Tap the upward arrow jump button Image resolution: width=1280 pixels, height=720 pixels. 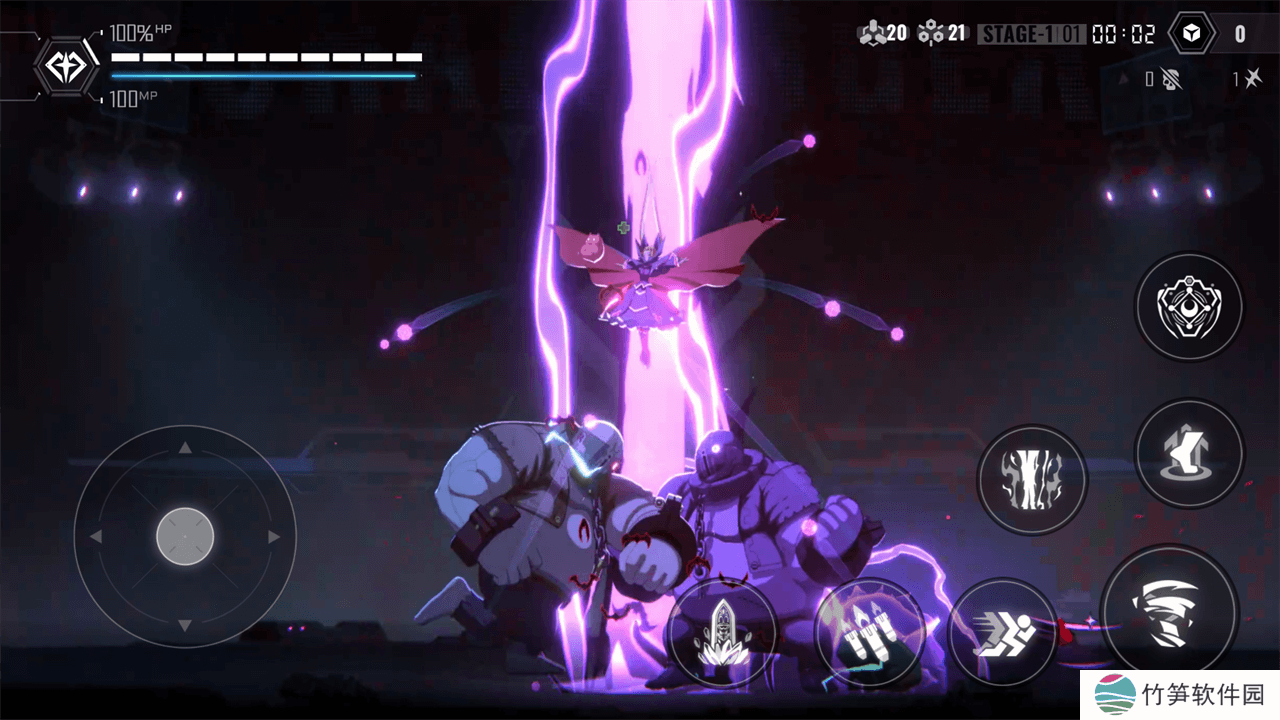pos(1189,452)
